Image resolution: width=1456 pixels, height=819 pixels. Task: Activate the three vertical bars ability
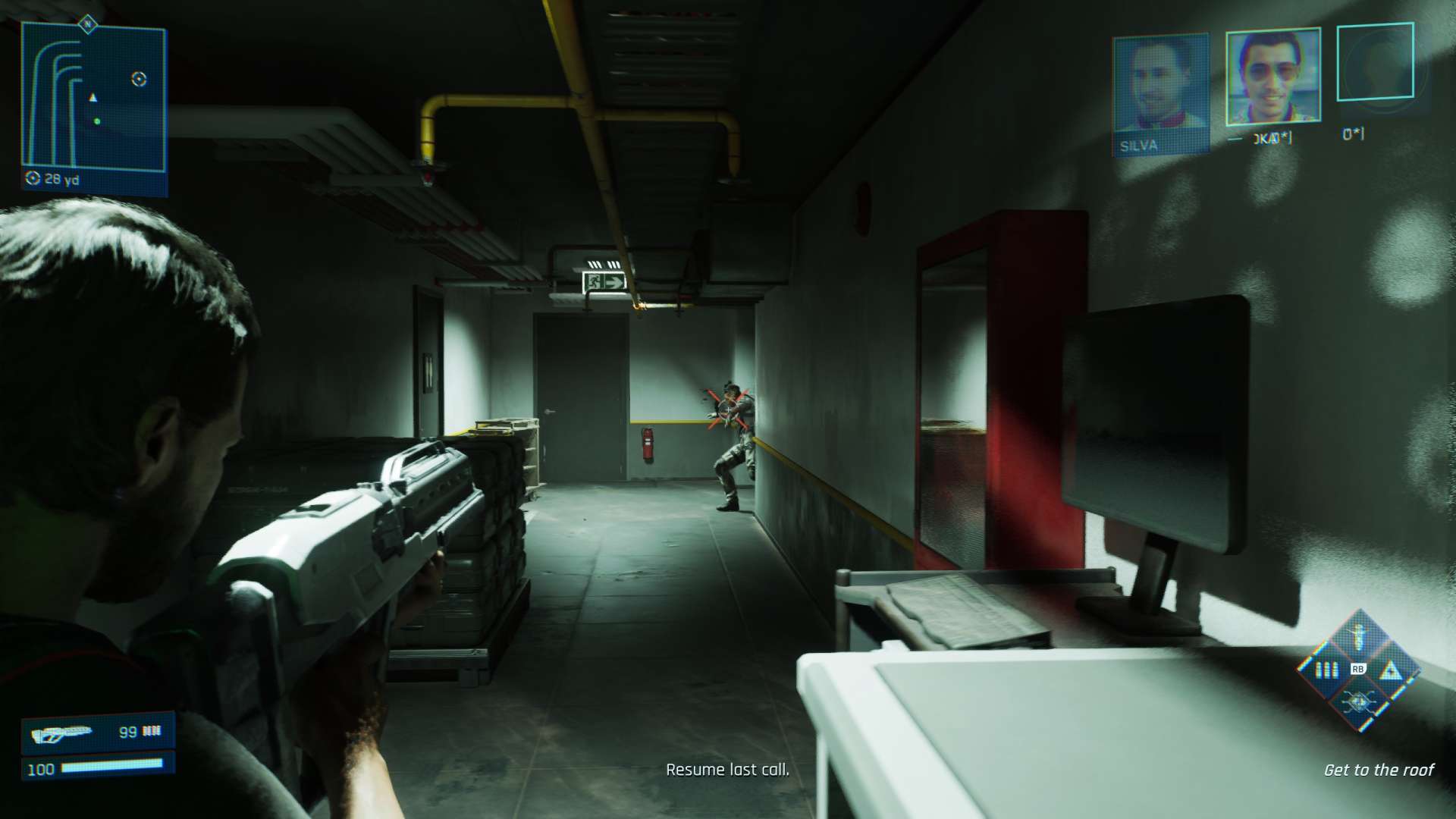[1326, 670]
